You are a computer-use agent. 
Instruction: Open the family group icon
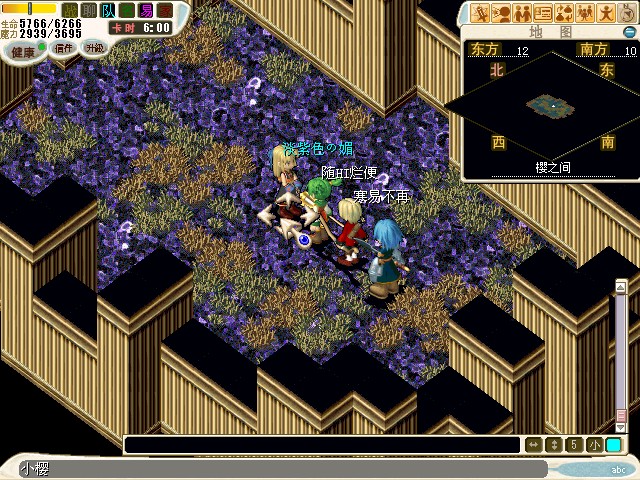tap(585, 13)
